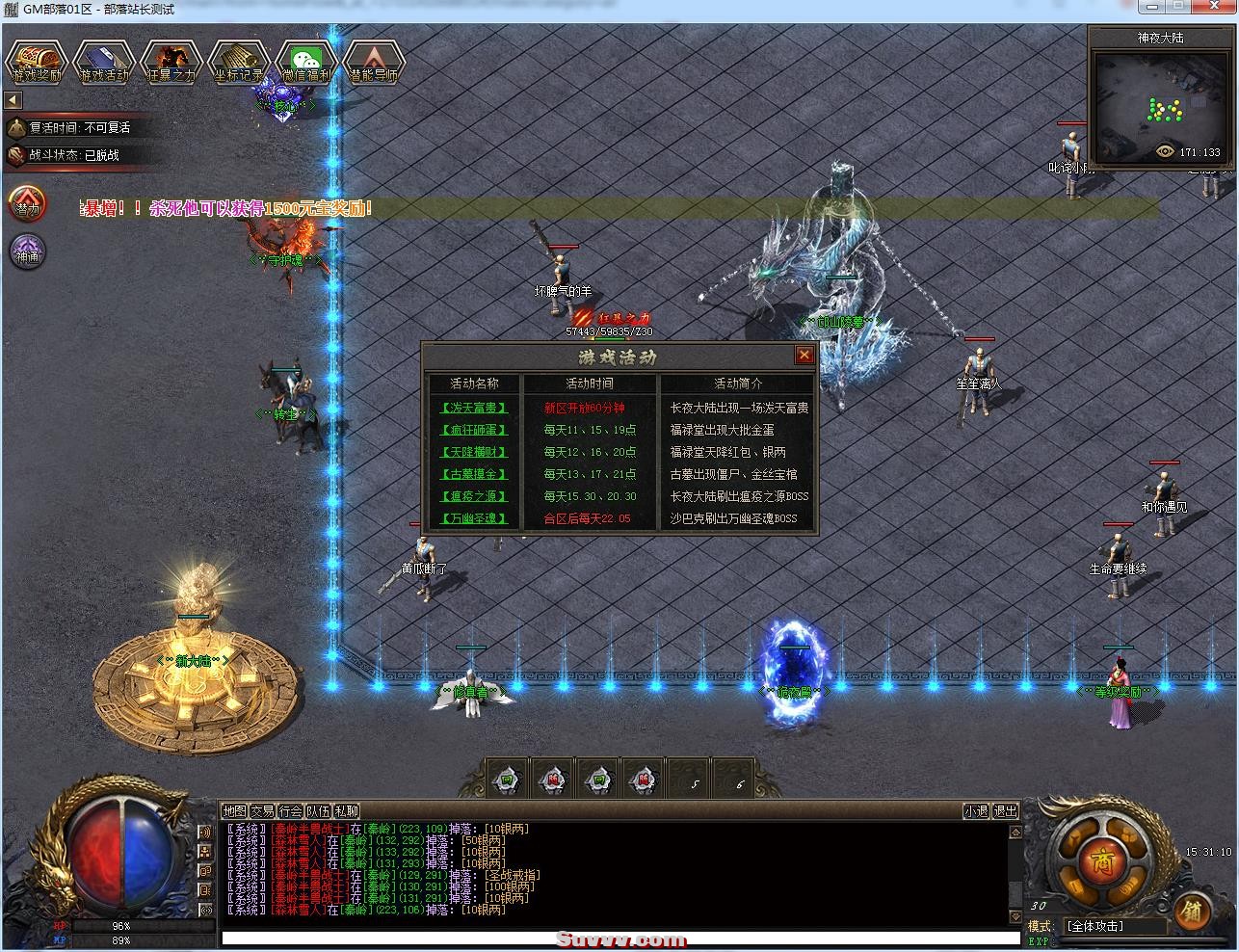Open the 游戏奖励 rewards chest panel
The height and width of the screenshot is (952, 1239).
39,63
